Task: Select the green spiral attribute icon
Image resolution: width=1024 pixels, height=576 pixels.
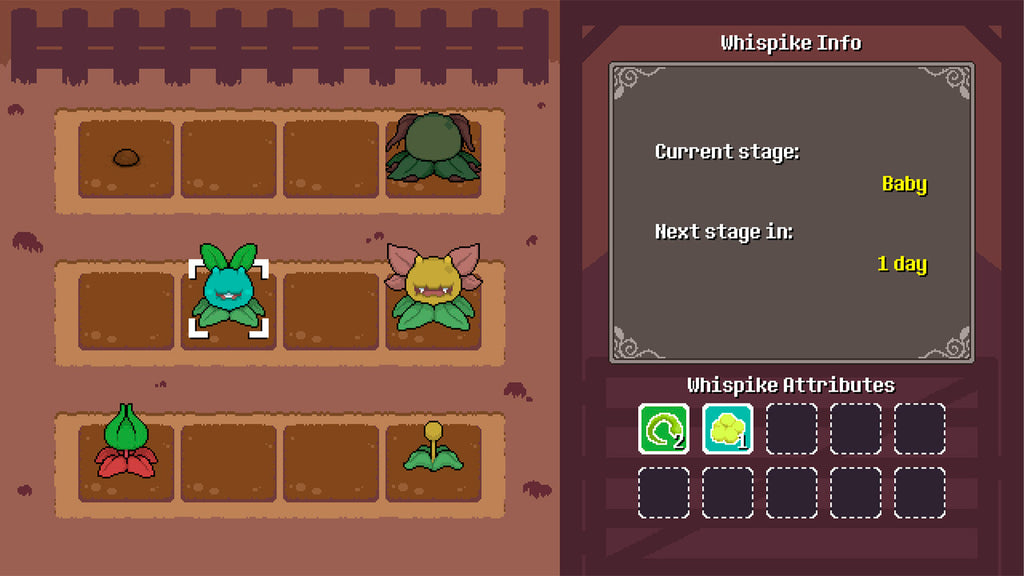Action: click(664, 429)
